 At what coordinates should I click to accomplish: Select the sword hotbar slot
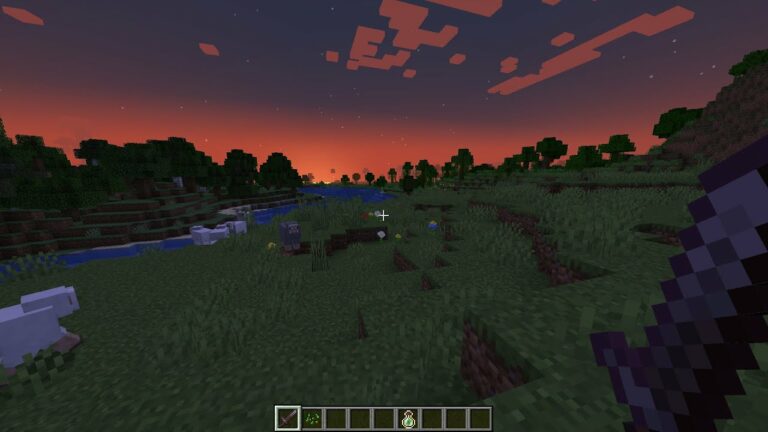[x=288, y=418]
